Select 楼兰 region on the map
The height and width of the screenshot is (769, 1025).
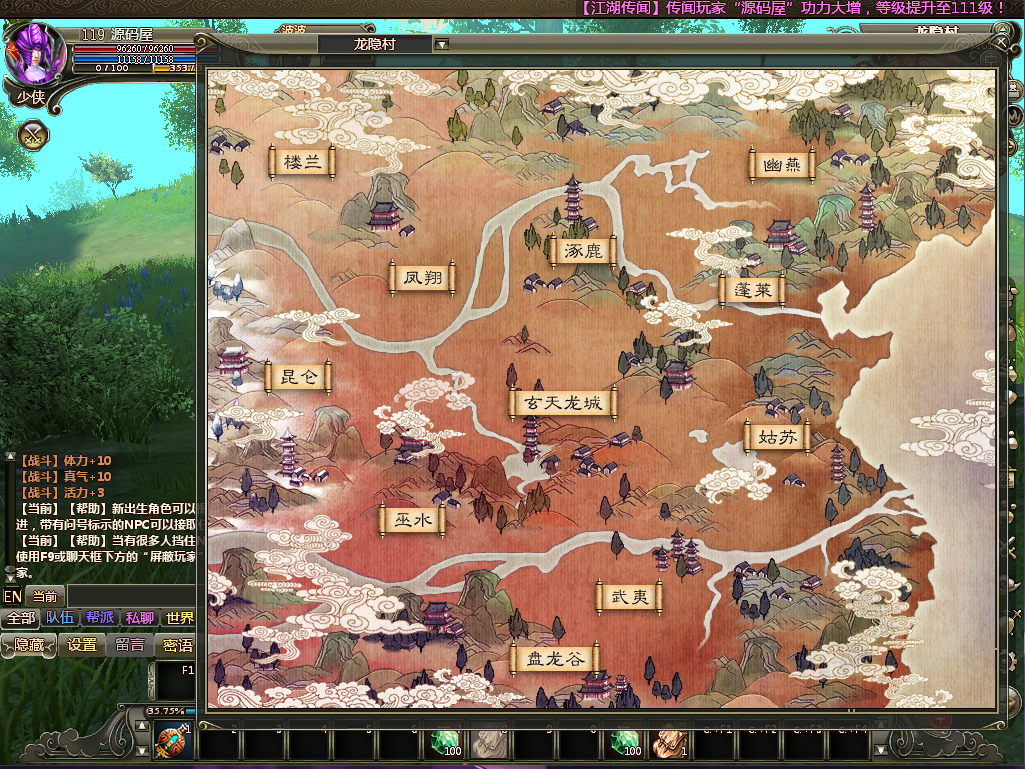(x=302, y=162)
